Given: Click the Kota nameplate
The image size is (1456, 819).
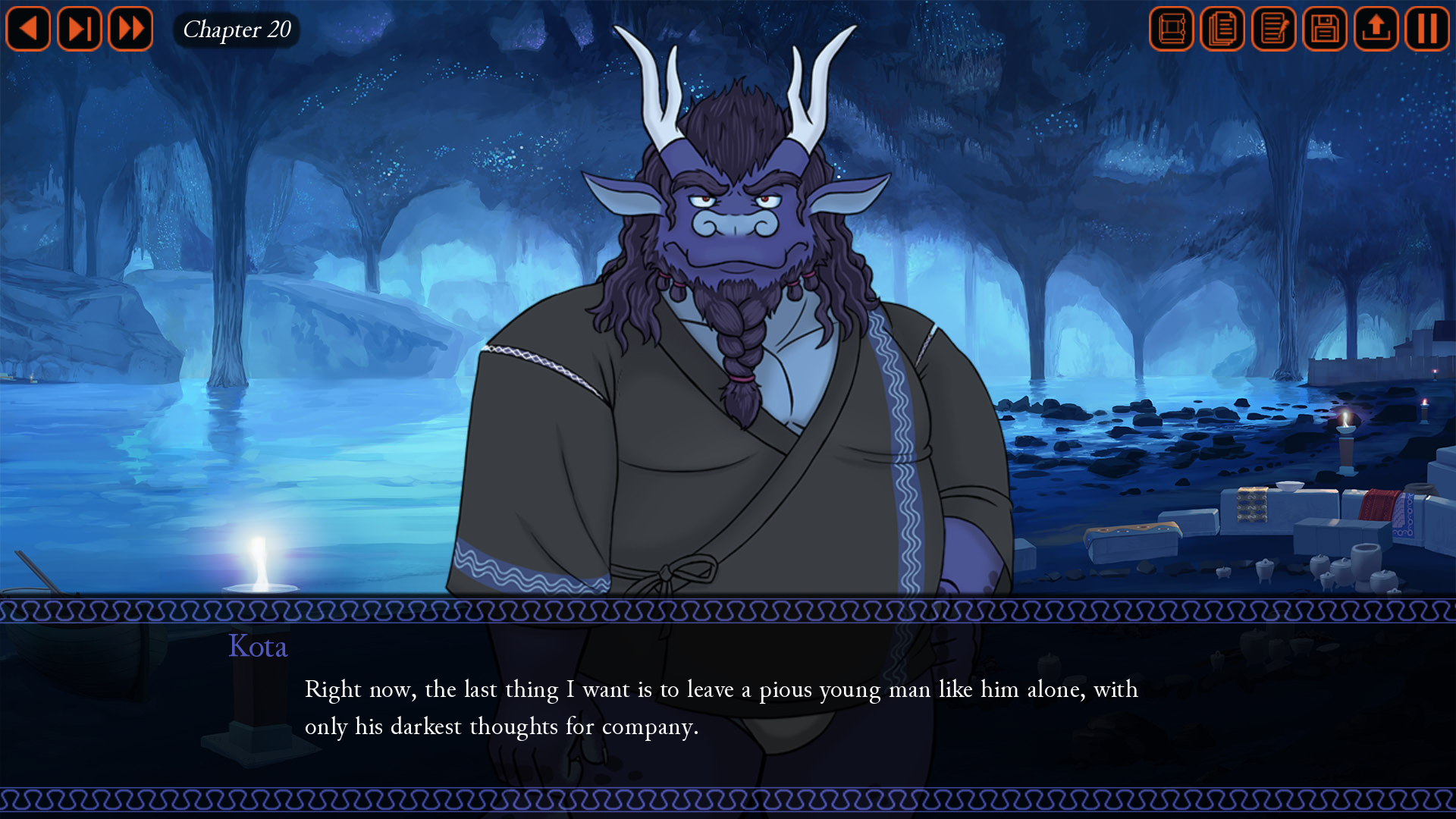Looking at the screenshot, I should click(257, 646).
